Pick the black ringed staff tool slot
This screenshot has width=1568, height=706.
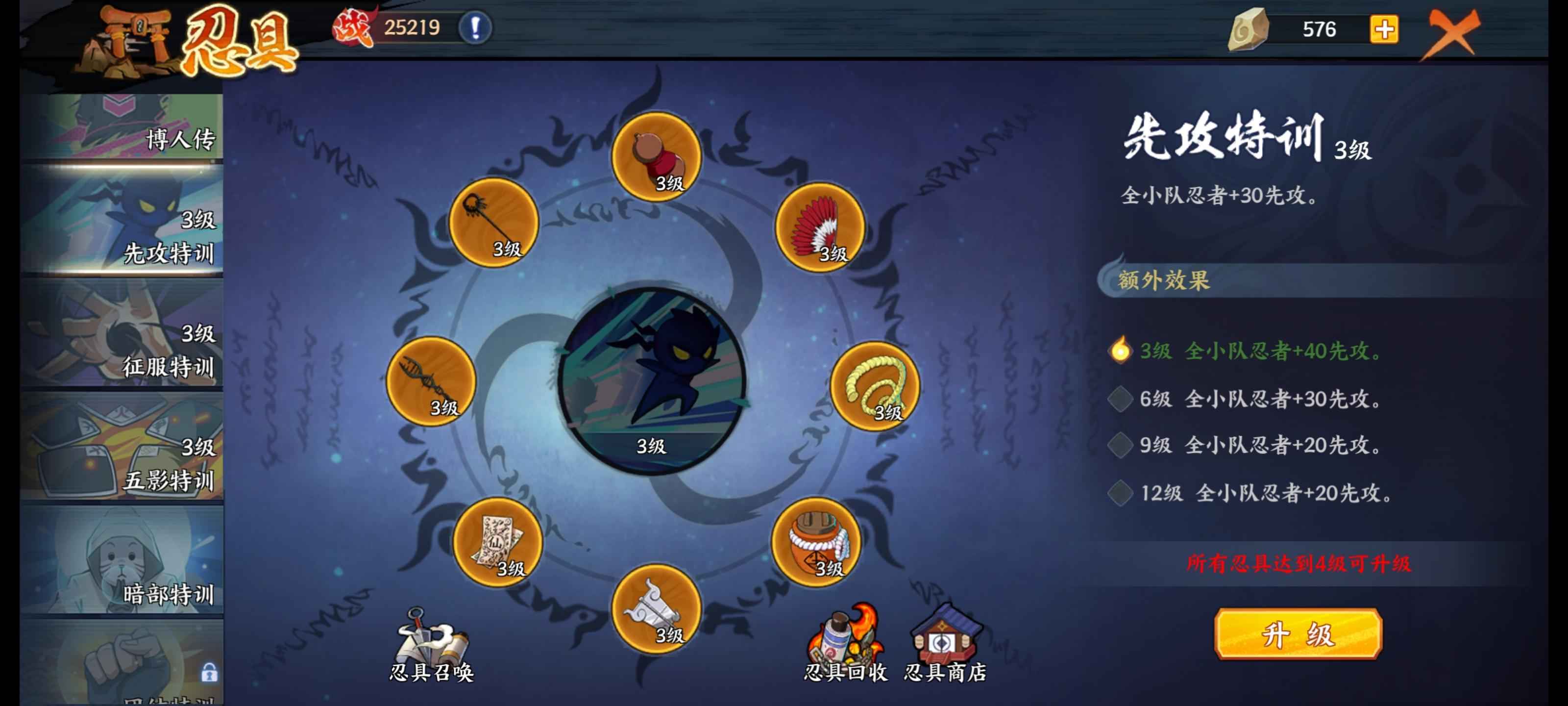(493, 222)
